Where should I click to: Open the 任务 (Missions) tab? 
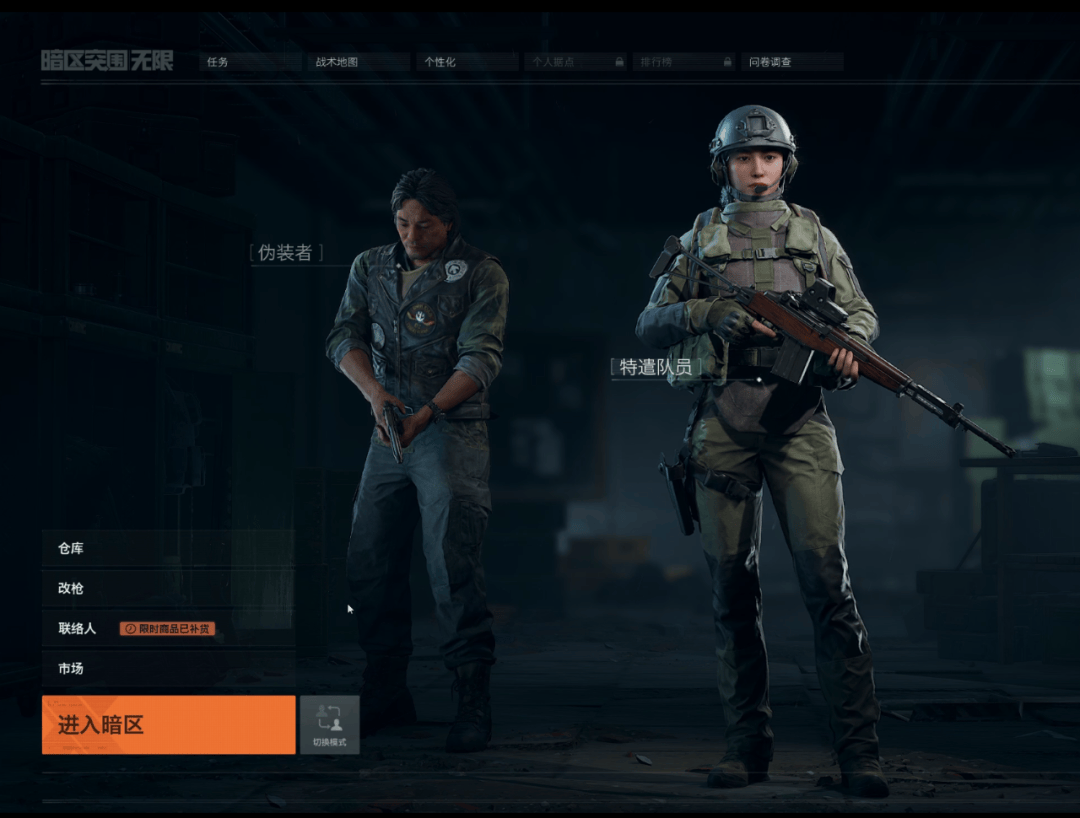point(249,62)
